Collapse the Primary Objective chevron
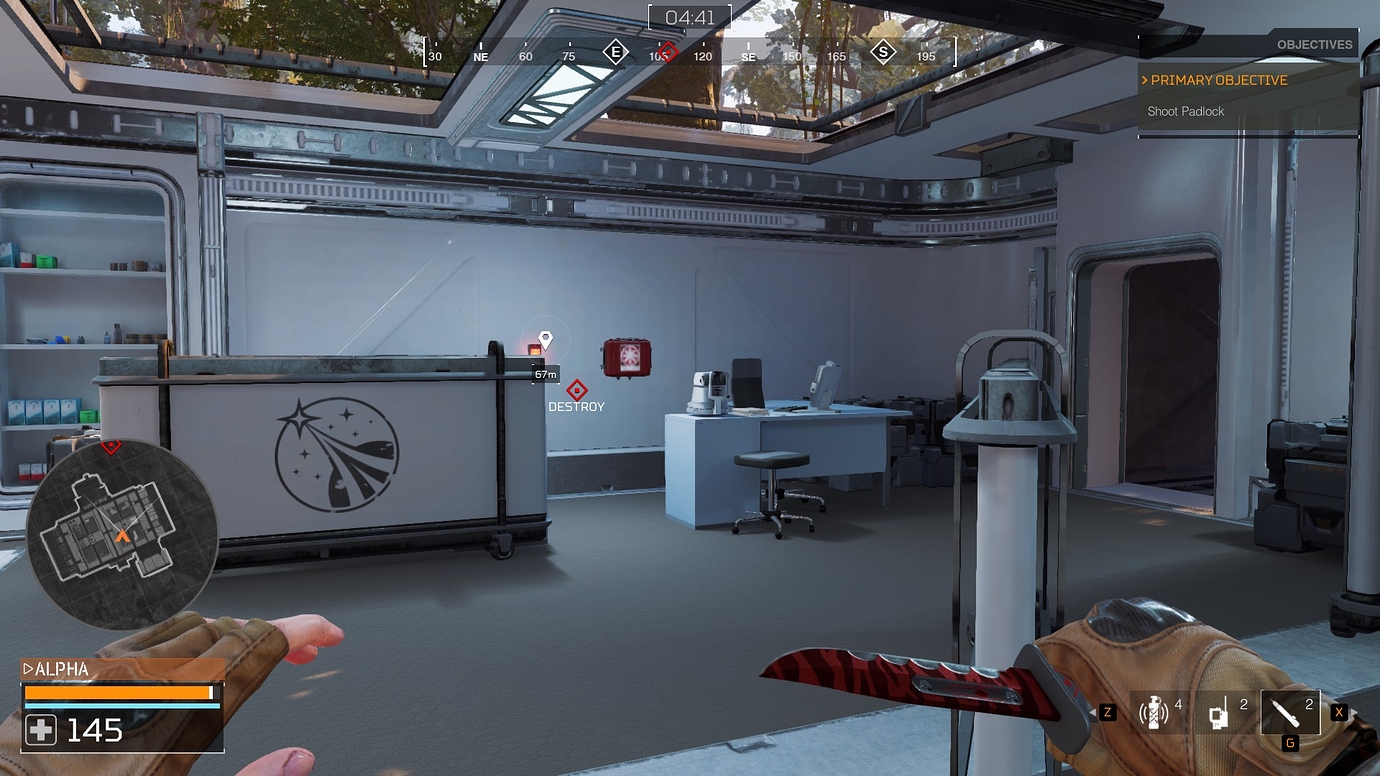This screenshot has height=776, width=1380. click(x=1144, y=80)
